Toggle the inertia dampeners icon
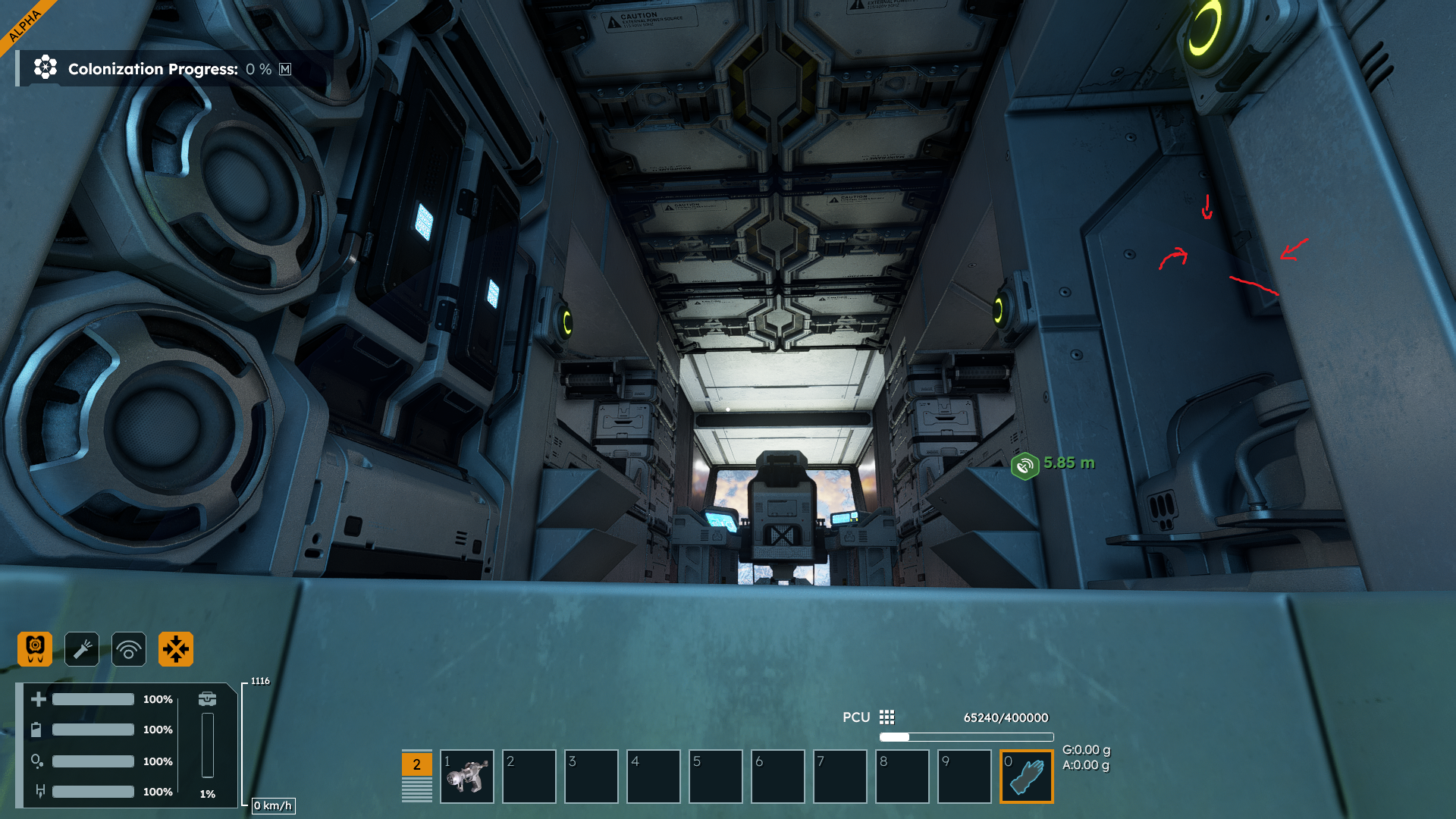The width and height of the screenshot is (1456, 819). click(176, 649)
